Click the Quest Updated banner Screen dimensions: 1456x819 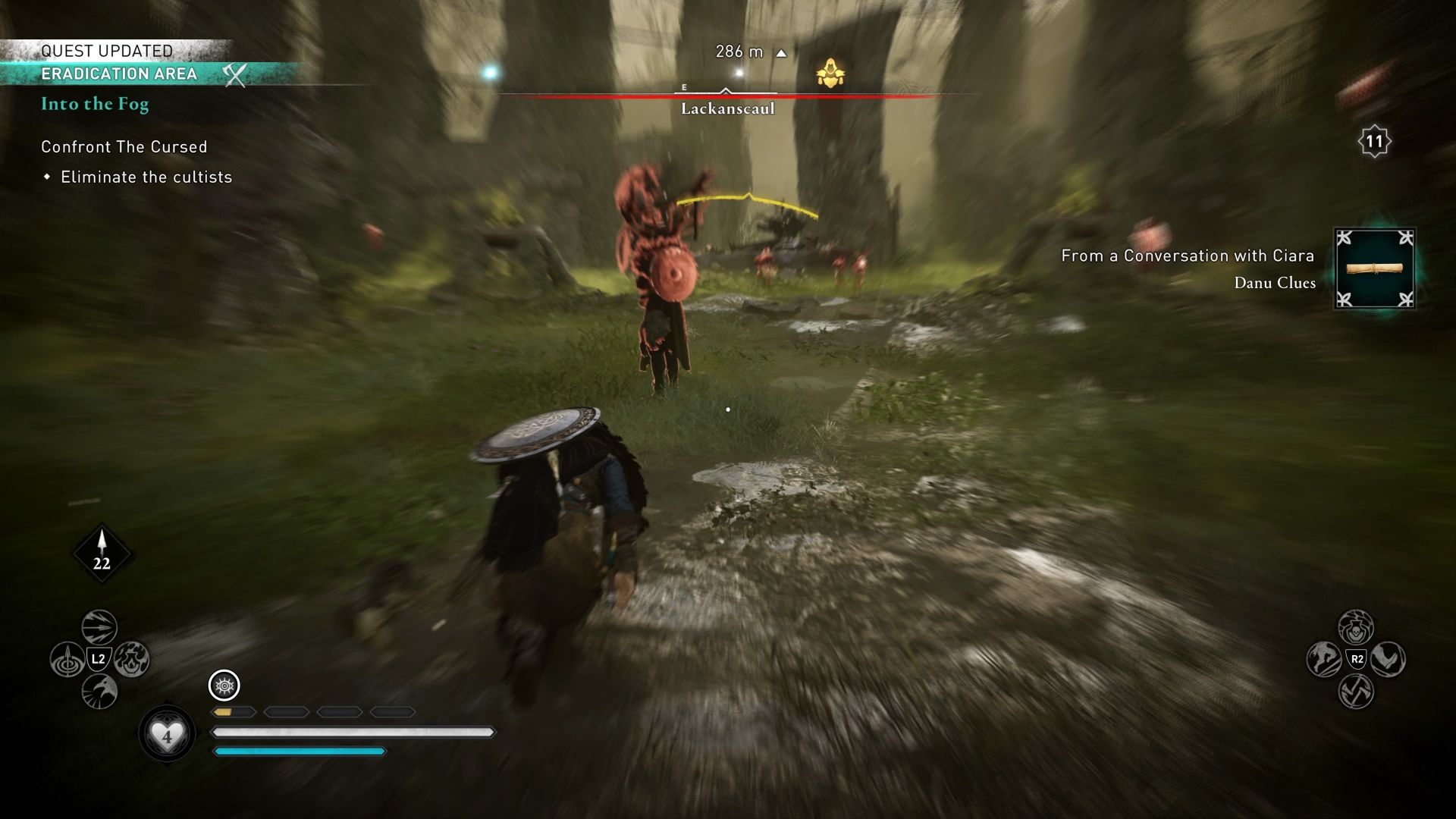click(x=106, y=52)
